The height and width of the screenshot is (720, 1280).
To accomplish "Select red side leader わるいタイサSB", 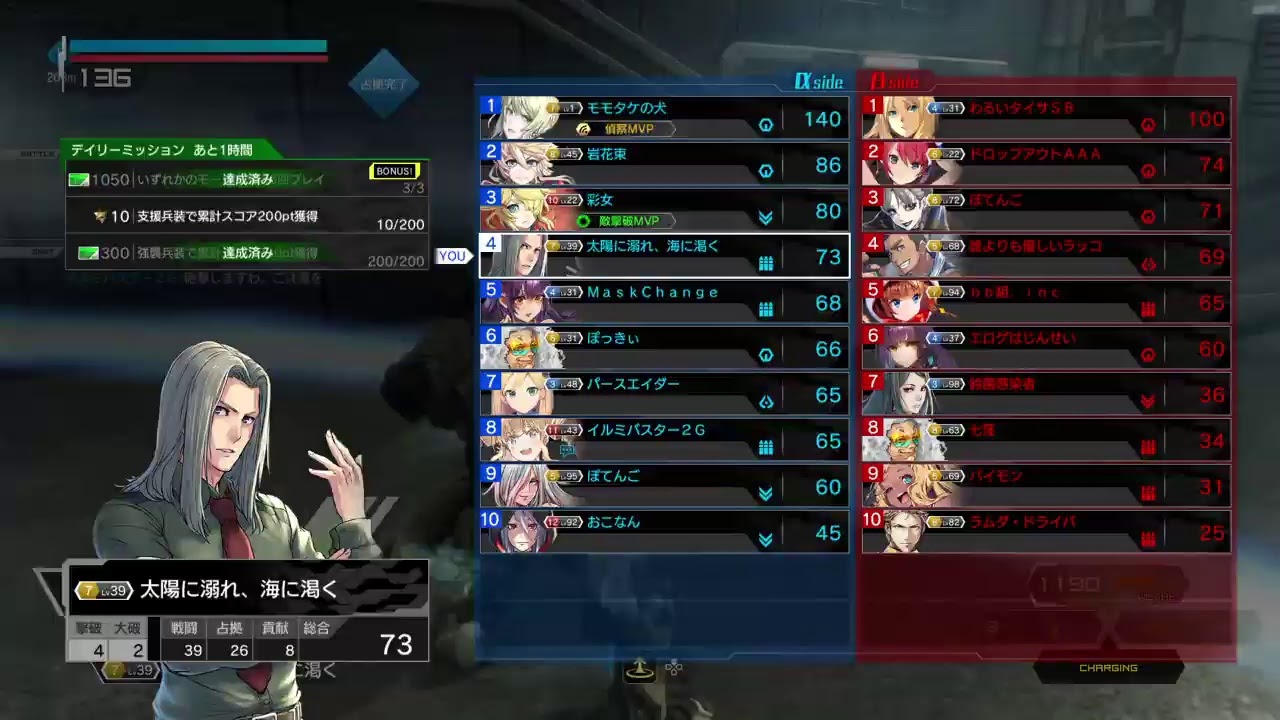I will pyautogui.click(x=1046, y=118).
